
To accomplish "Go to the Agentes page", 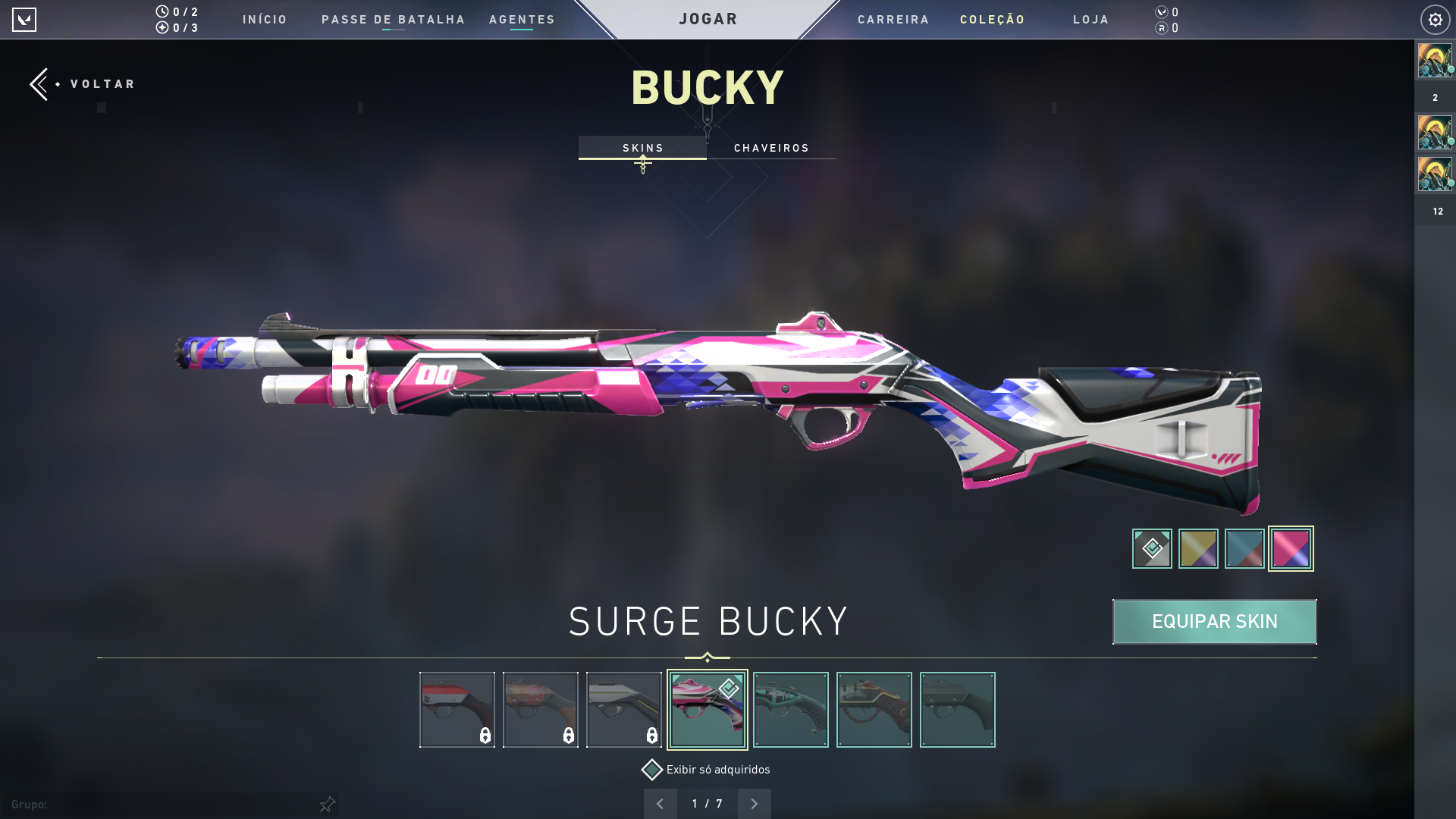I will pyautogui.click(x=522, y=20).
